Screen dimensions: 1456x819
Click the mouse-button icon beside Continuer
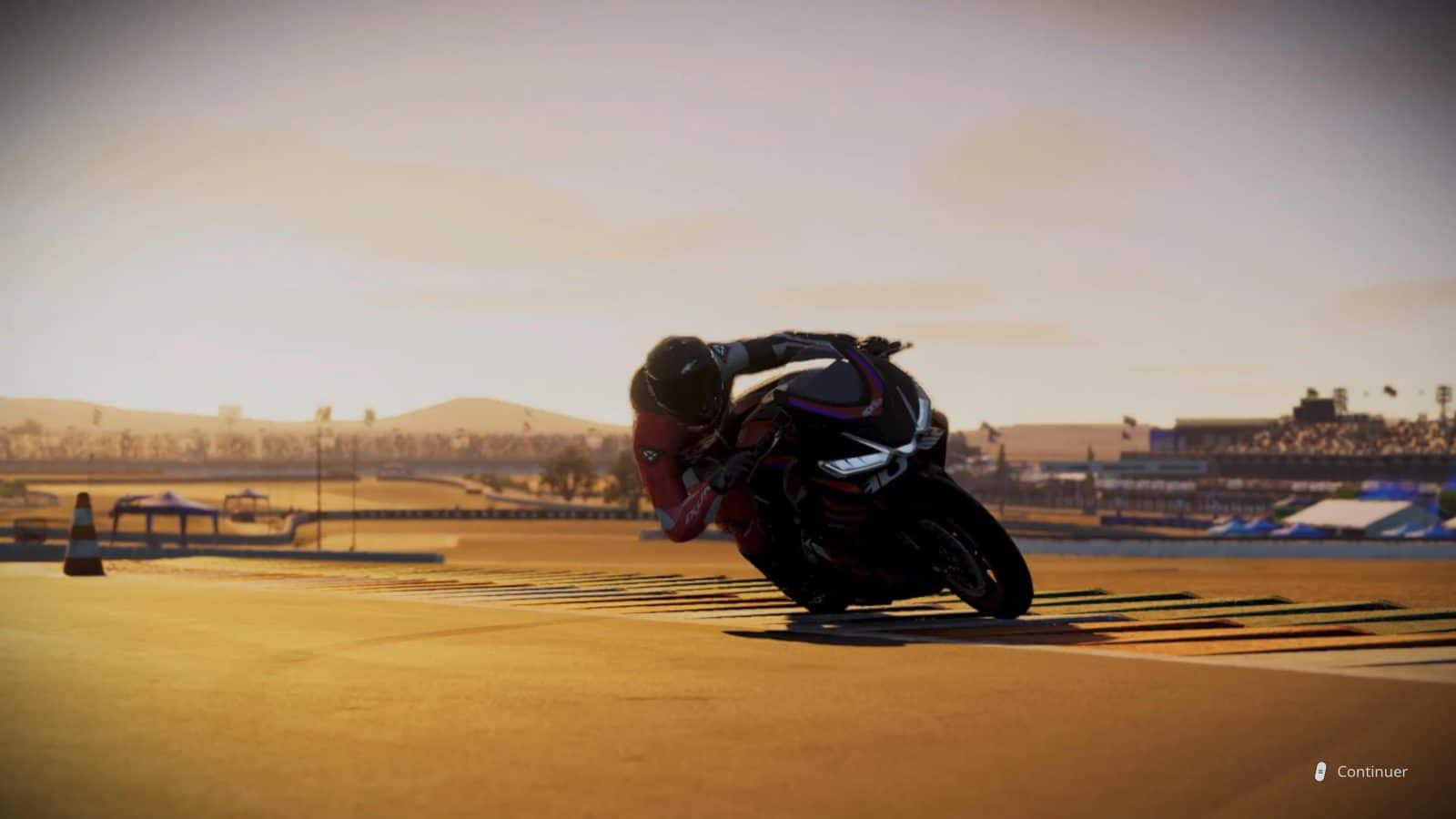tap(1319, 769)
